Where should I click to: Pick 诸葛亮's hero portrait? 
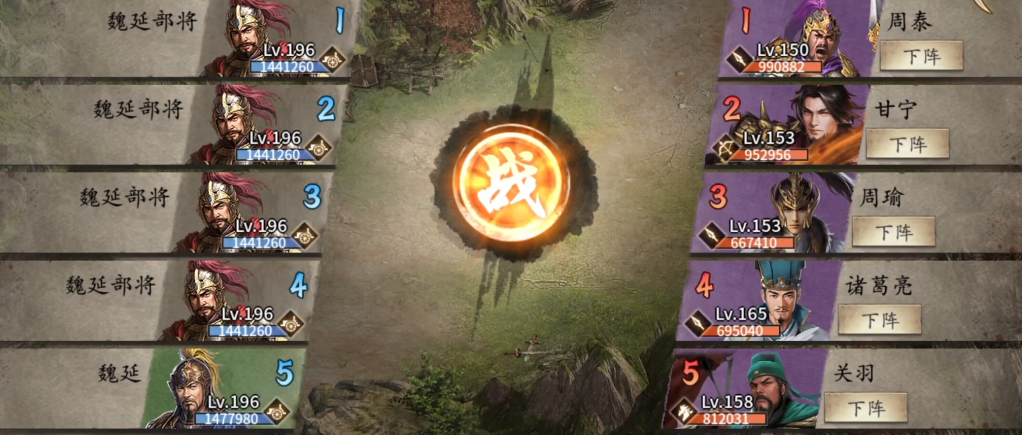click(786, 299)
